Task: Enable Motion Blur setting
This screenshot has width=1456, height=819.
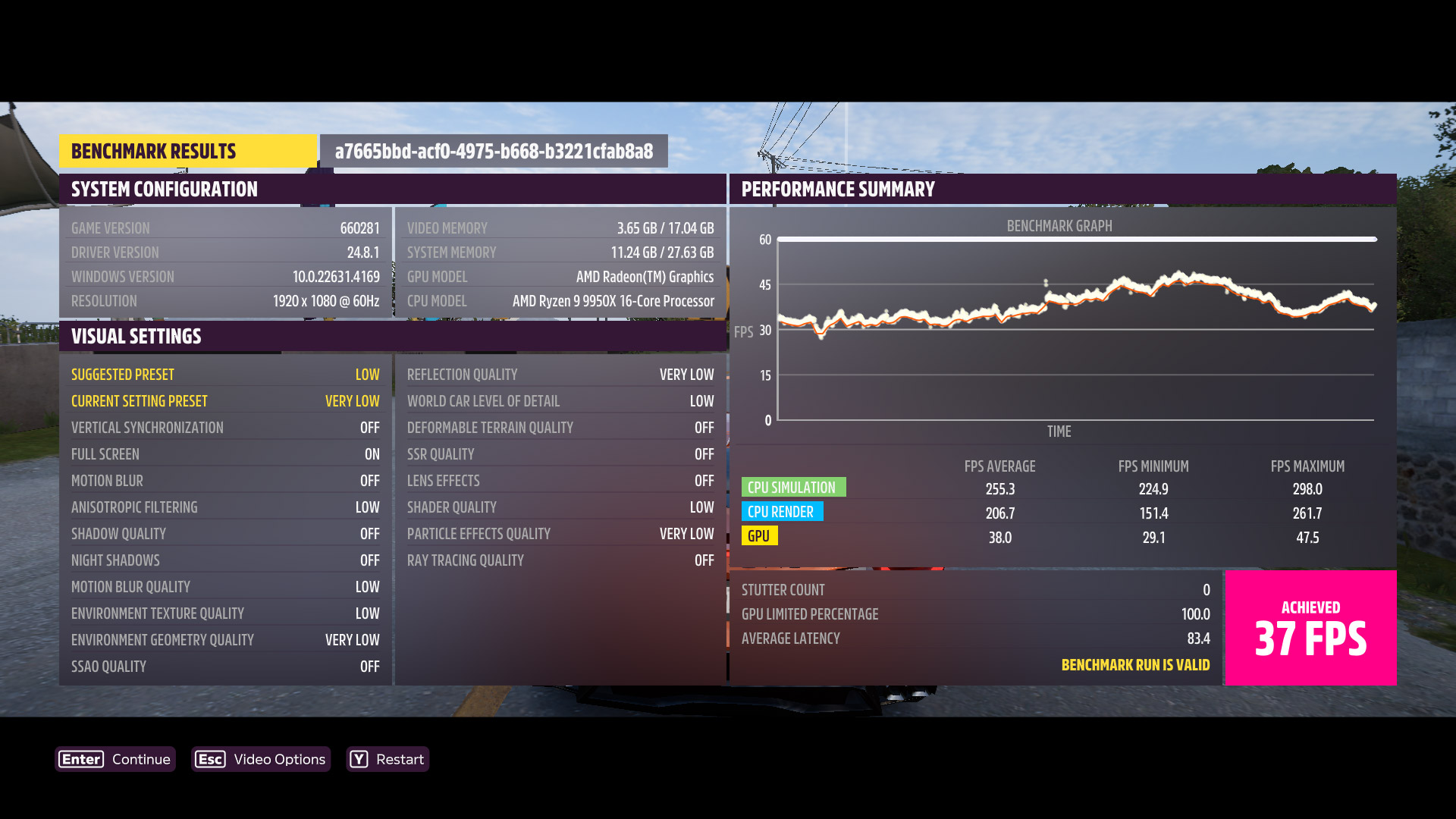Action: (225, 480)
